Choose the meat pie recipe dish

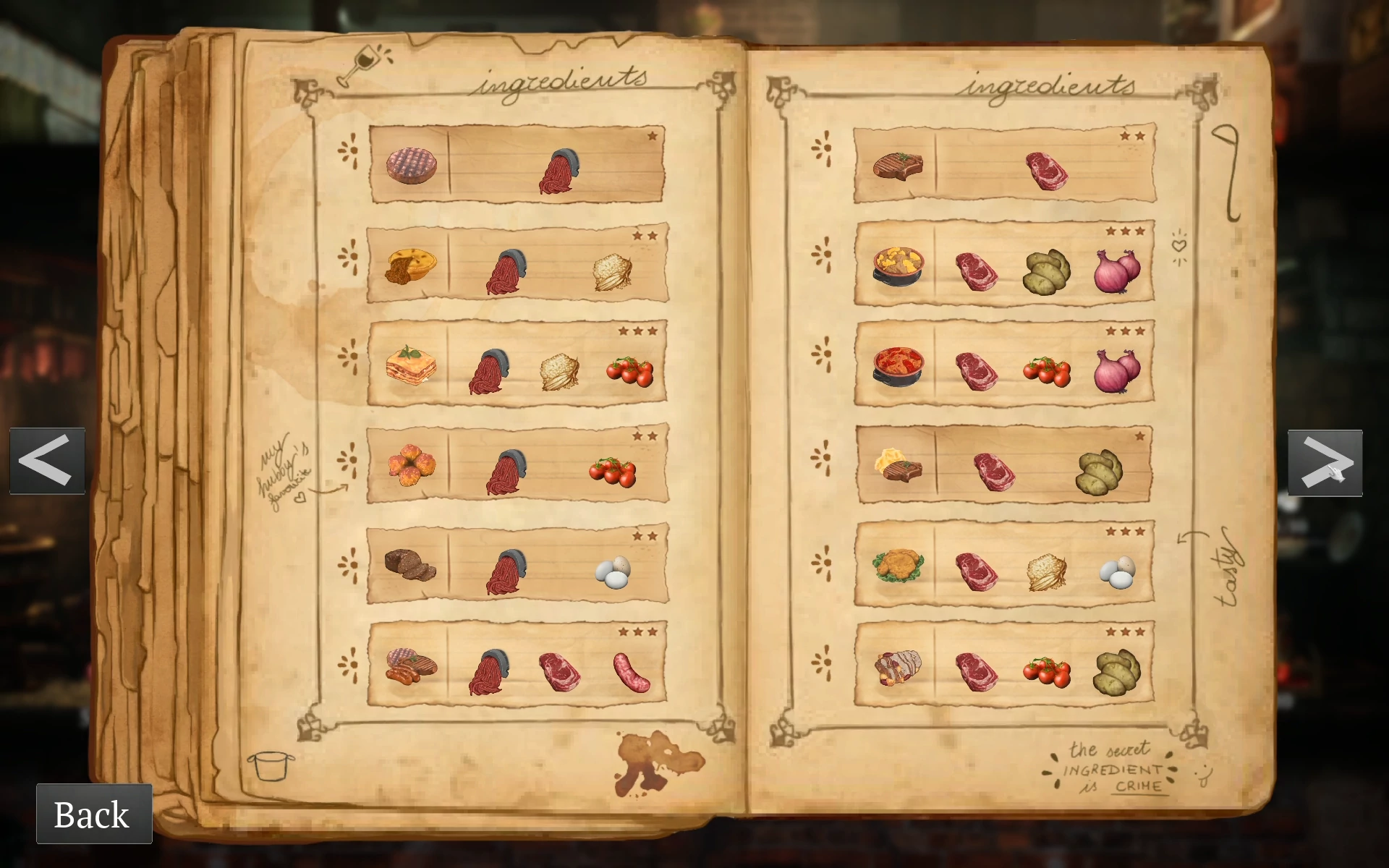click(x=411, y=266)
